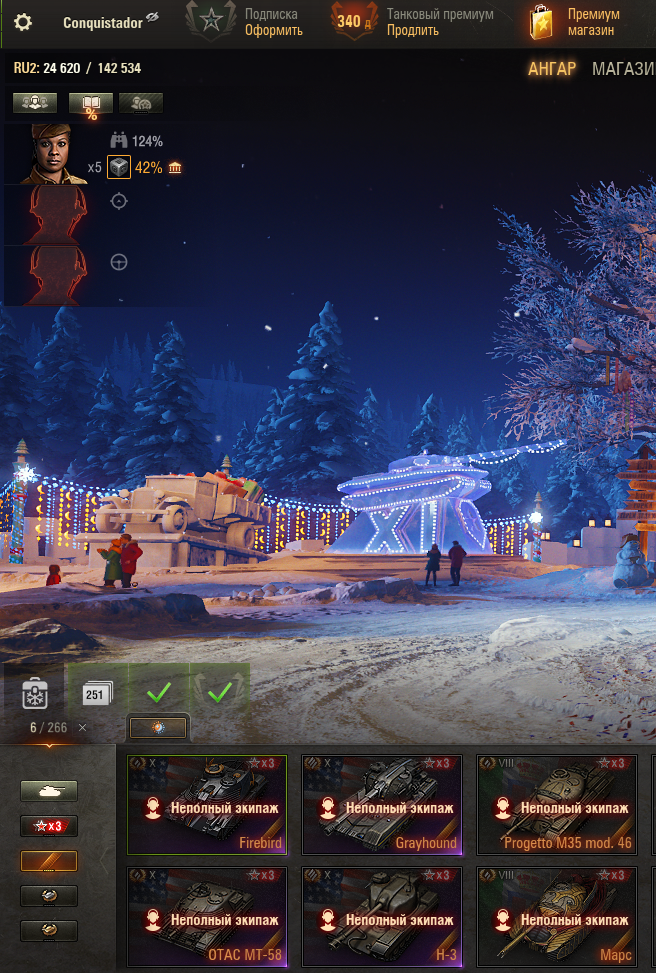Open the 251 cards stack
The height and width of the screenshot is (973, 656).
pyautogui.click(x=97, y=692)
